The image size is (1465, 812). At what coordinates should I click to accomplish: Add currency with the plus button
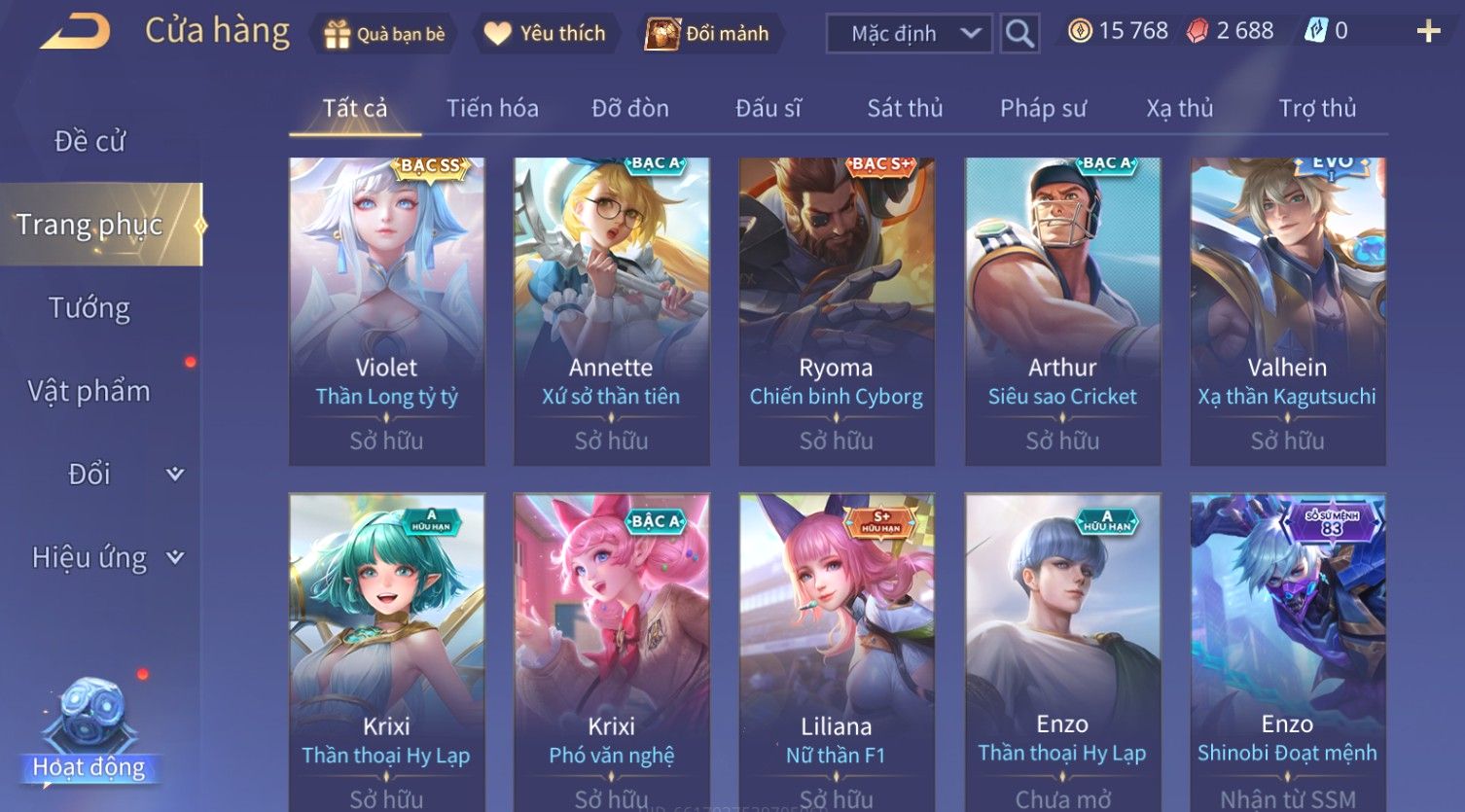pos(1428,32)
